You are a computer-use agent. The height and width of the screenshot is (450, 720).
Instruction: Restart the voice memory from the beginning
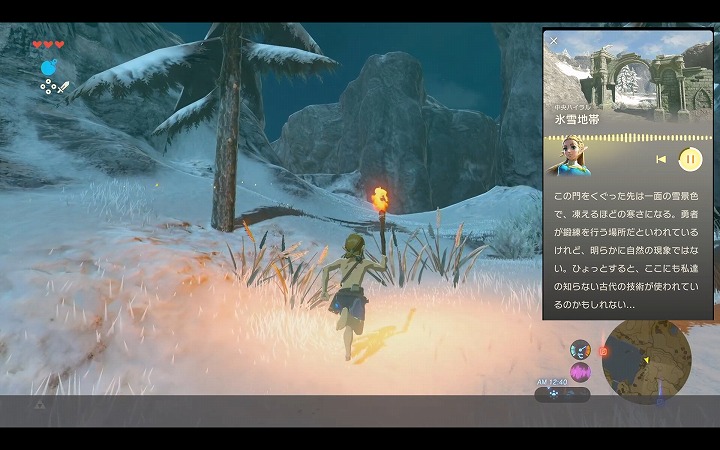click(x=661, y=158)
